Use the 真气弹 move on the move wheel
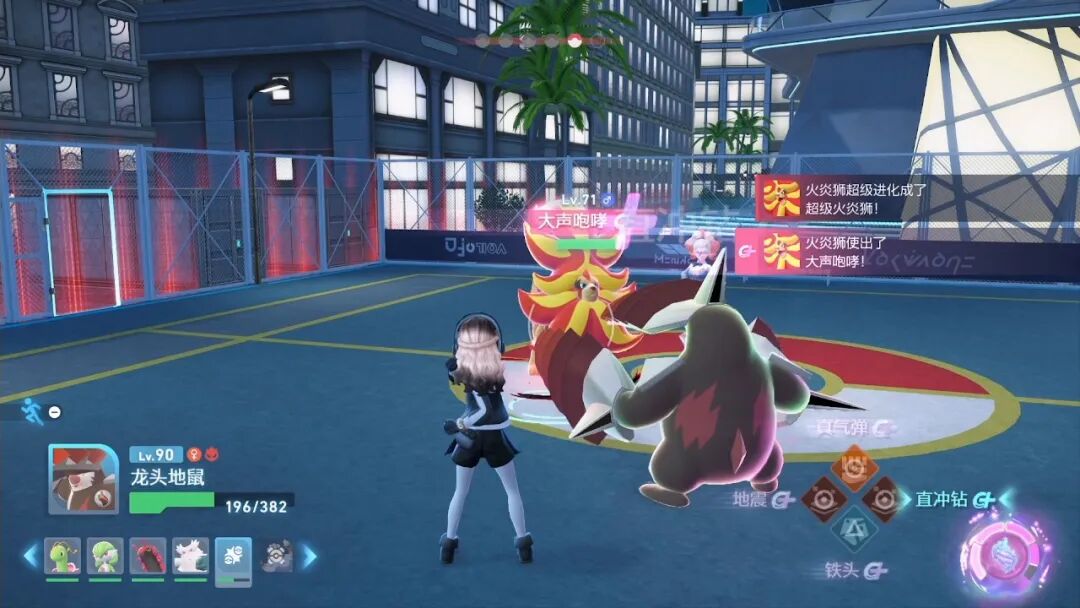This screenshot has height=608, width=1080. tap(854, 465)
